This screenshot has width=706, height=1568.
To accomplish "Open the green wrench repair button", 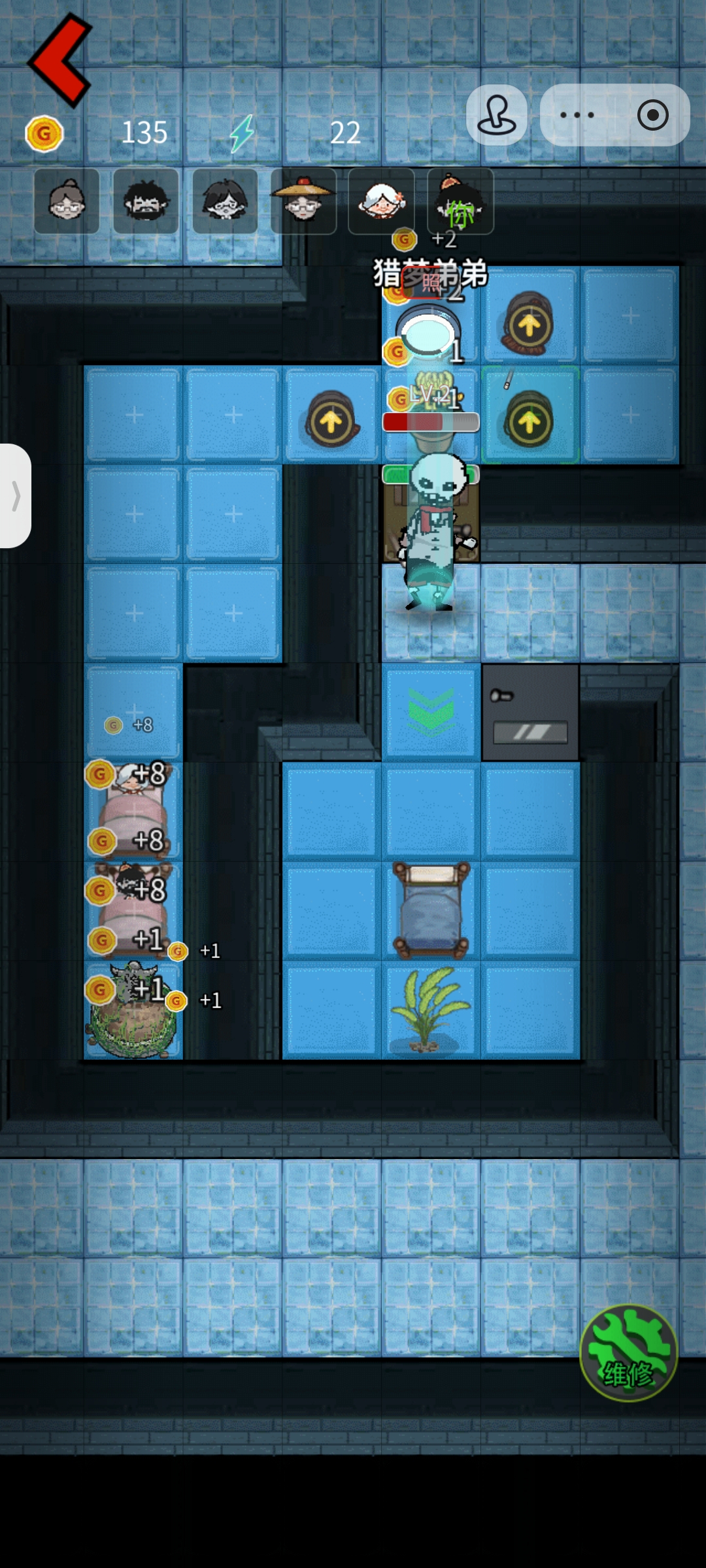I will pyautogui.click(x=628, y=1352).
